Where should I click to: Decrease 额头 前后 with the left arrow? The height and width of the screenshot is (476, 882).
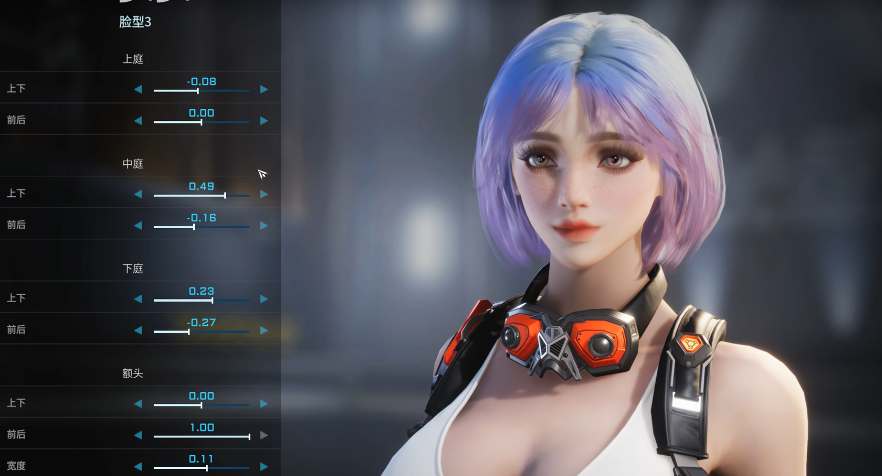pos(138,435)
